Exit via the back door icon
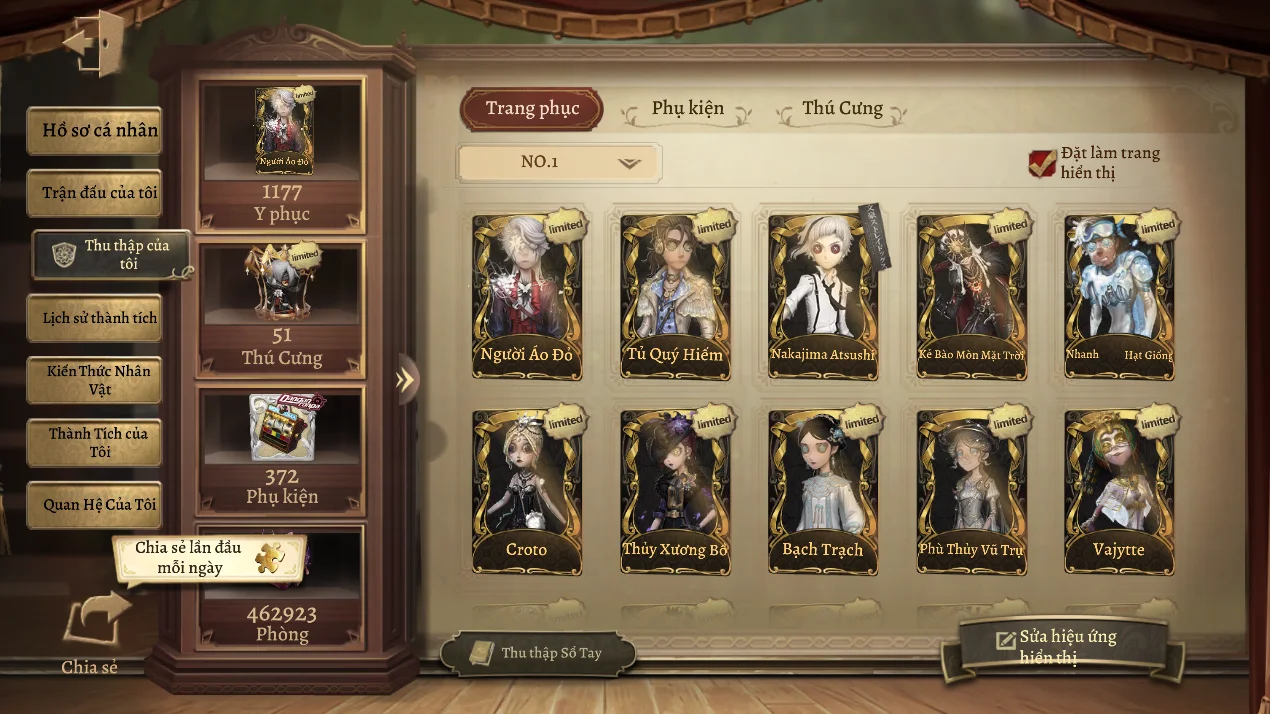1270x714 pixels. pos(94,43)
